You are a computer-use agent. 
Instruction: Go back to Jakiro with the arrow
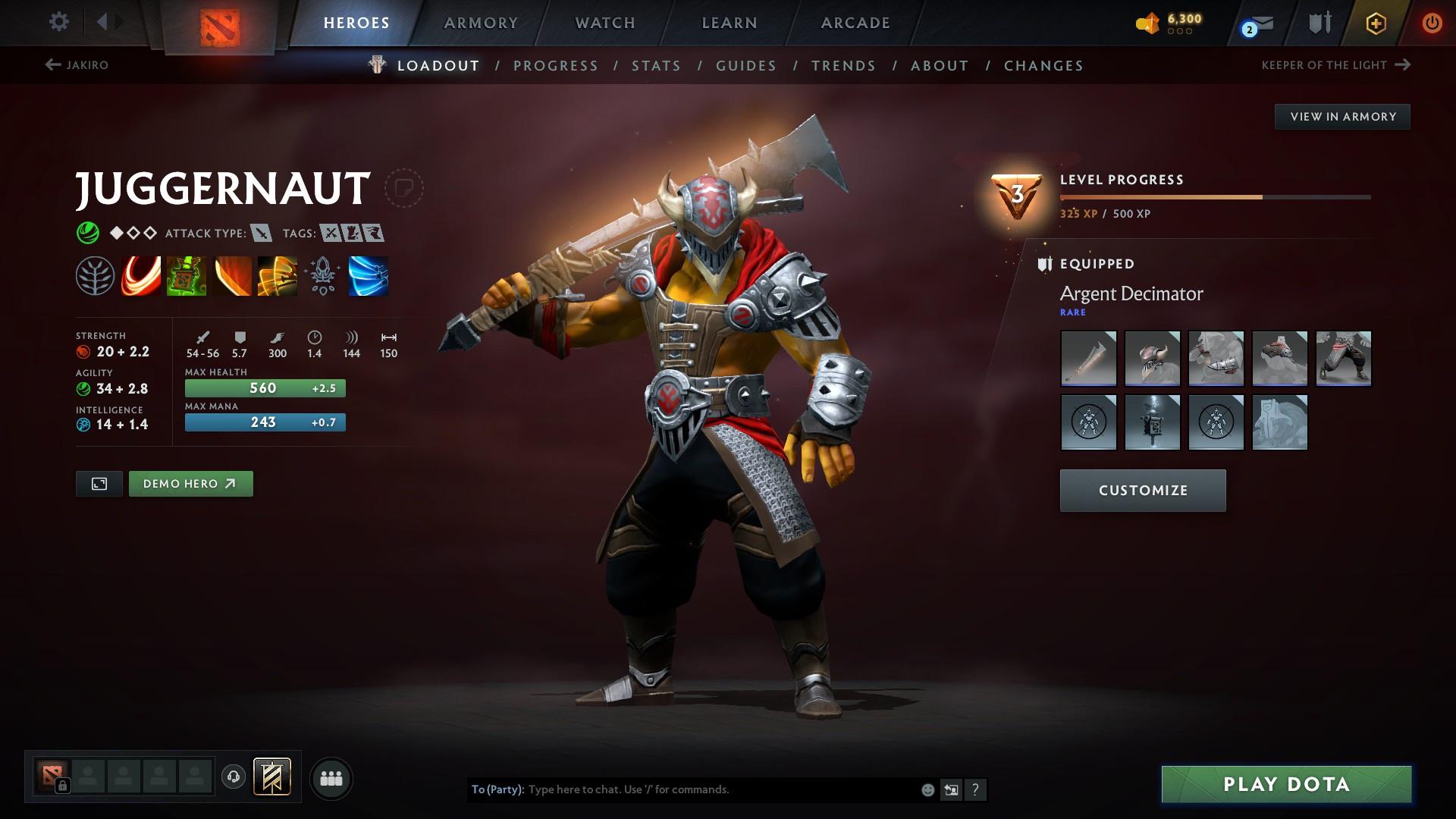click(52, 65)
